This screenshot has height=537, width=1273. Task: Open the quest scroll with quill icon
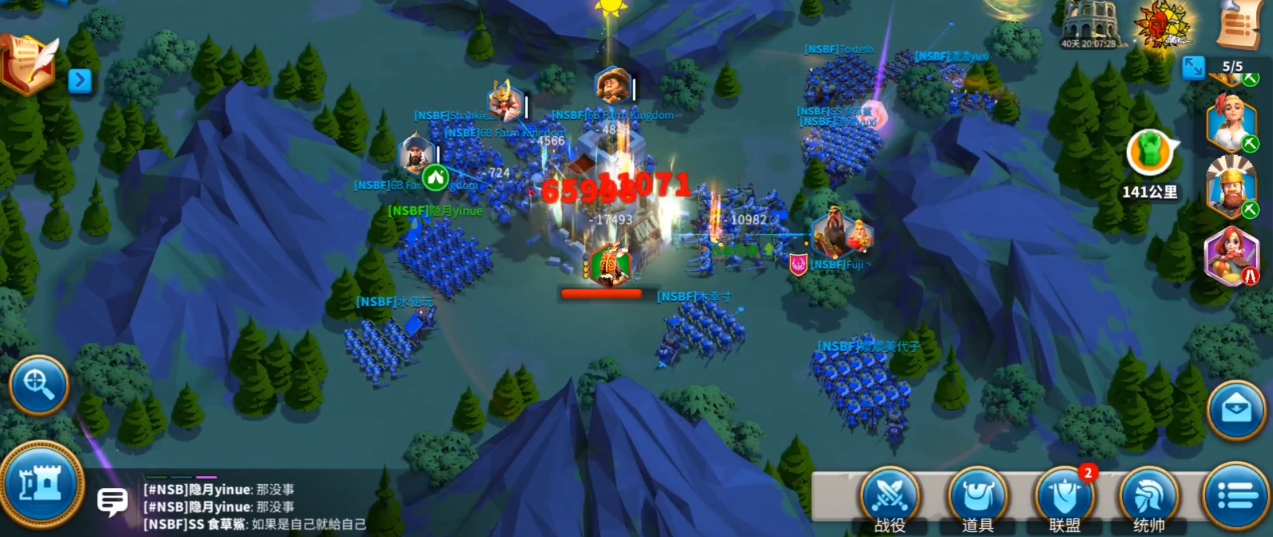pos(29,63)
